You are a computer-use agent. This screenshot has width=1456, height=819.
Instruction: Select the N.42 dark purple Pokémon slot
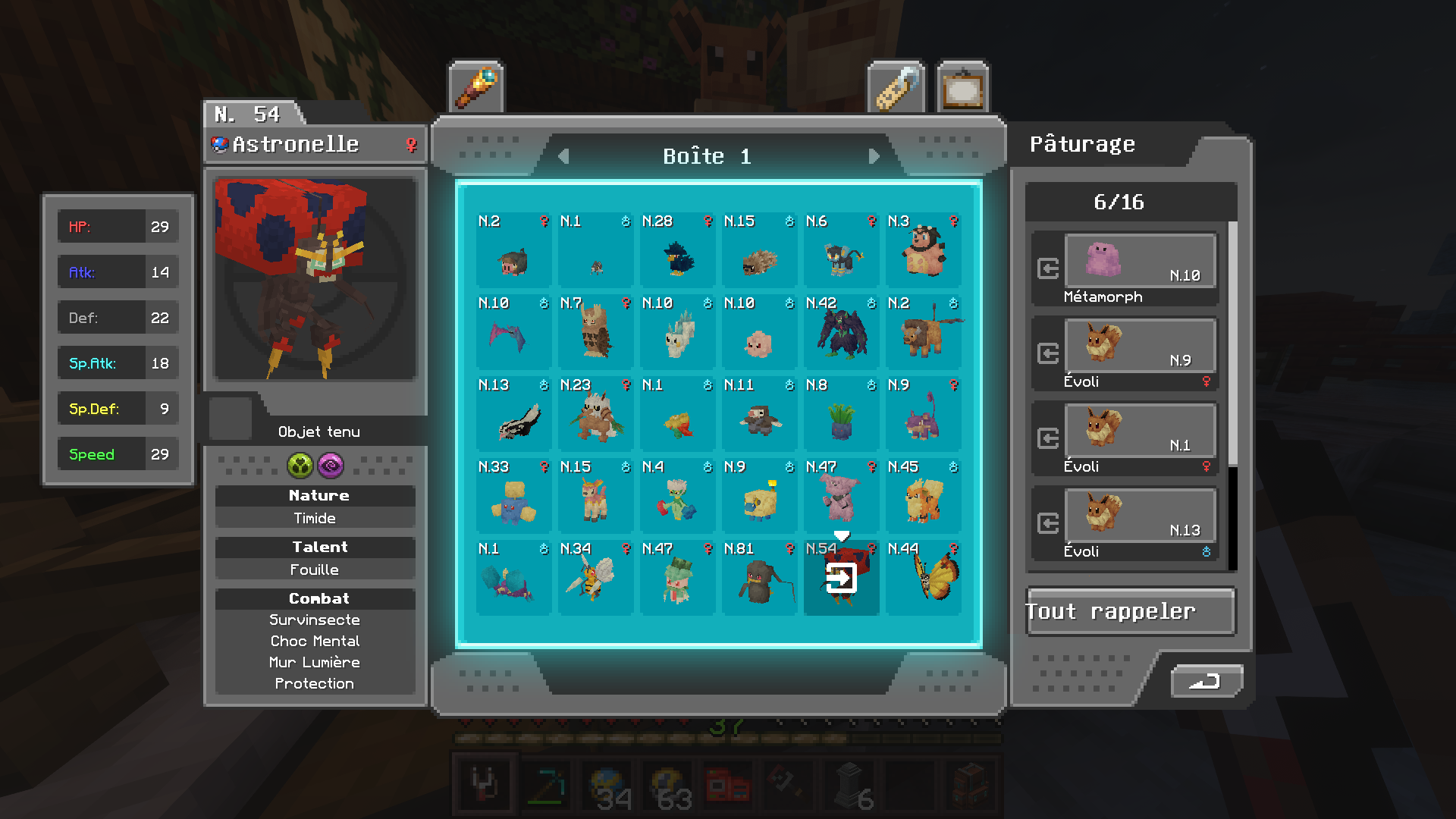click(842, 332)
